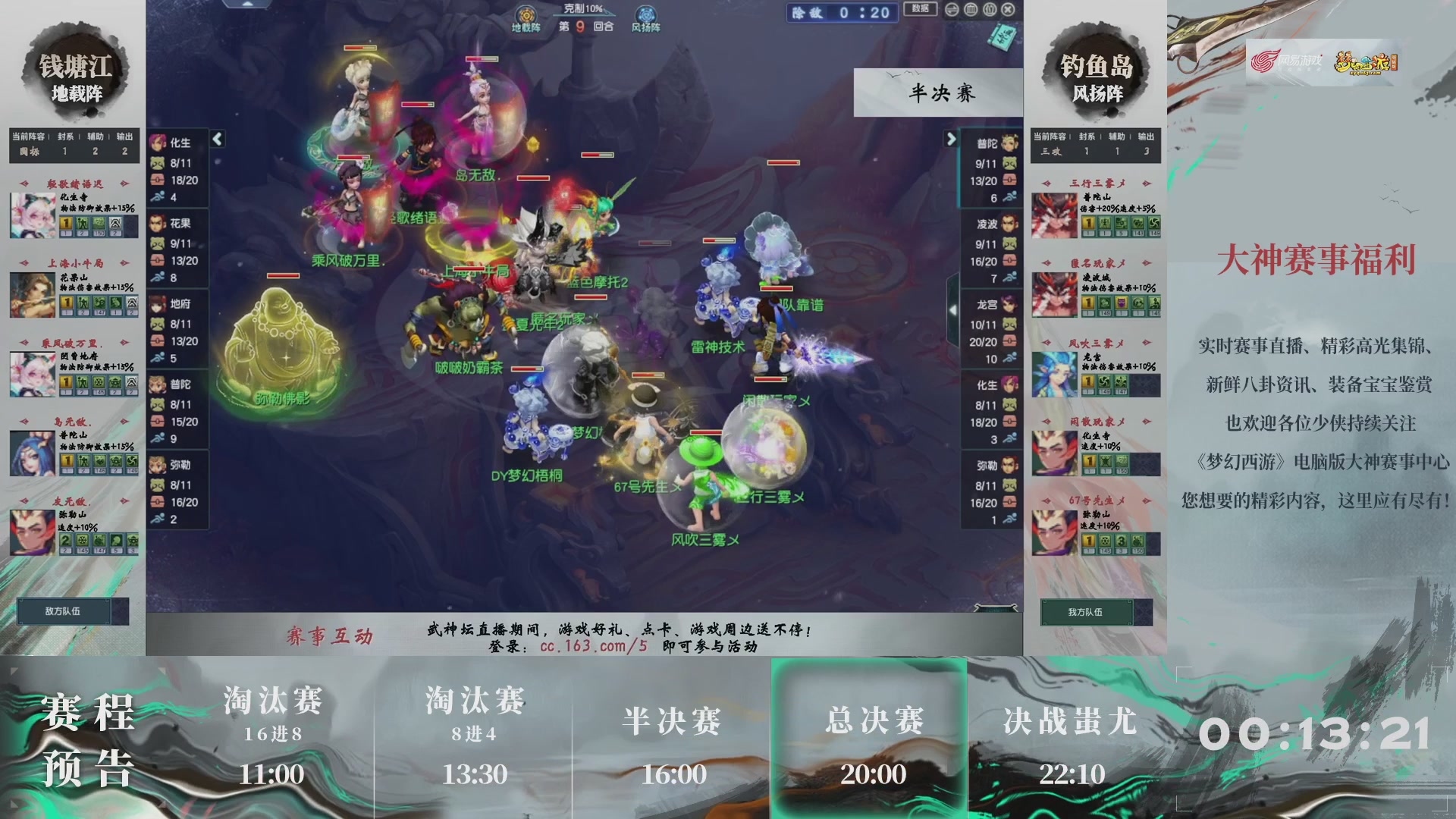Toggle the swap arrows icon beside 数据
The width and height of the screenshot is (1456, 819).
click(954, 11)
